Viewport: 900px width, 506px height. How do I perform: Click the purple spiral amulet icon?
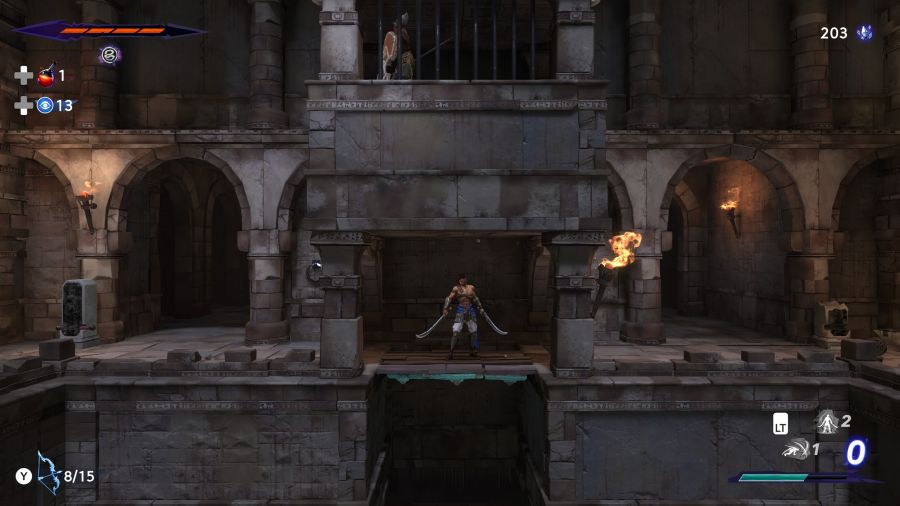(x=109, y=55)
